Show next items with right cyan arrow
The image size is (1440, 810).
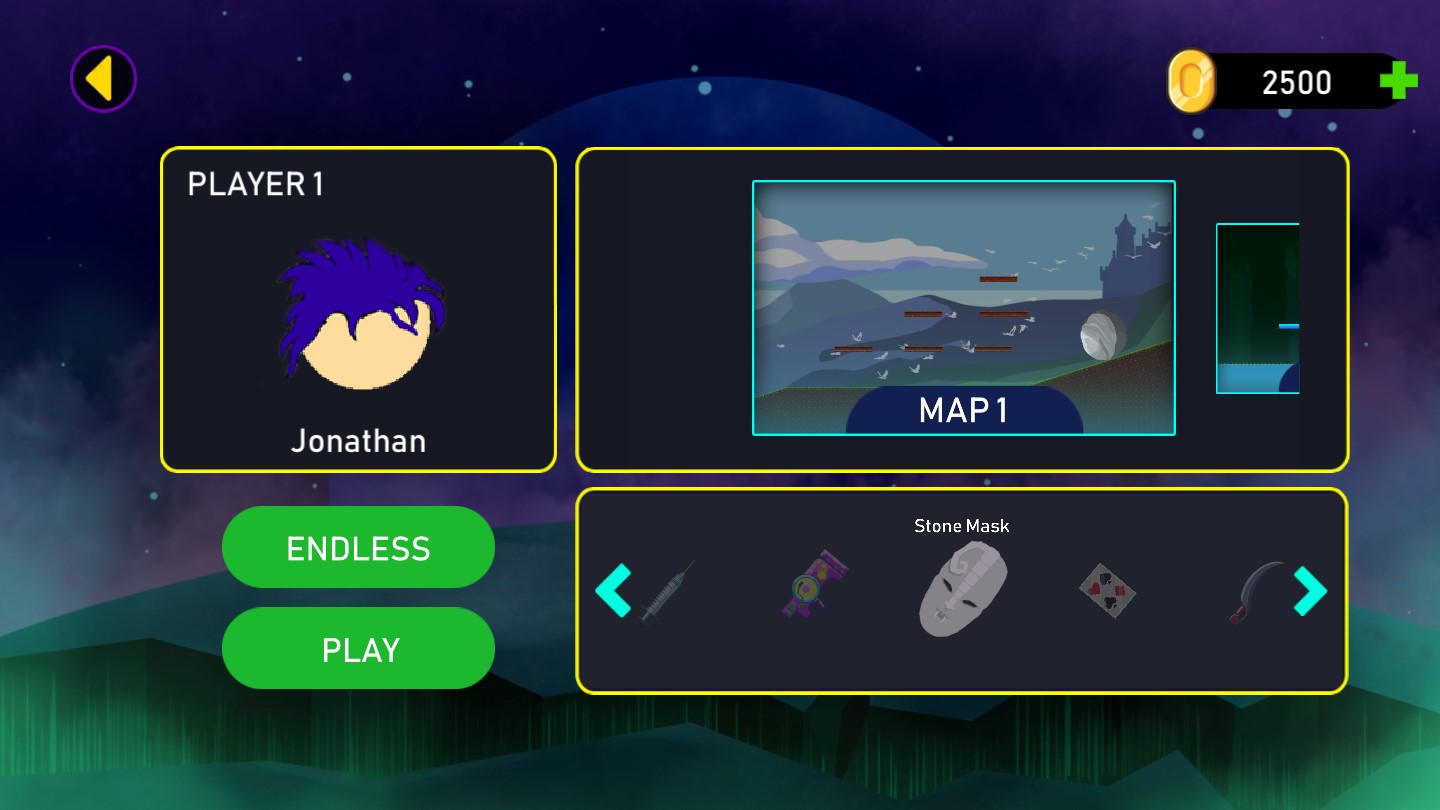1310,590
